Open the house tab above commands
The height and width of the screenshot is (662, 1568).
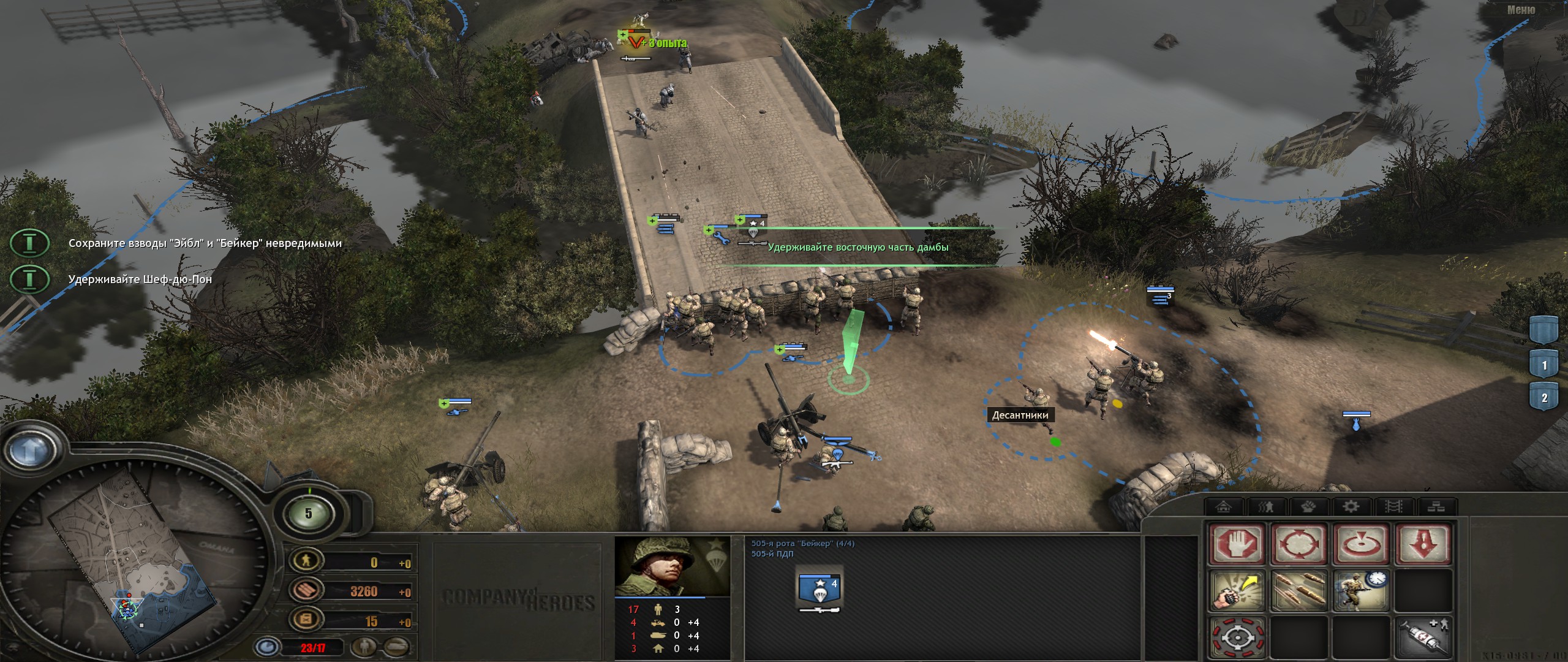(x=1223, y=507)
